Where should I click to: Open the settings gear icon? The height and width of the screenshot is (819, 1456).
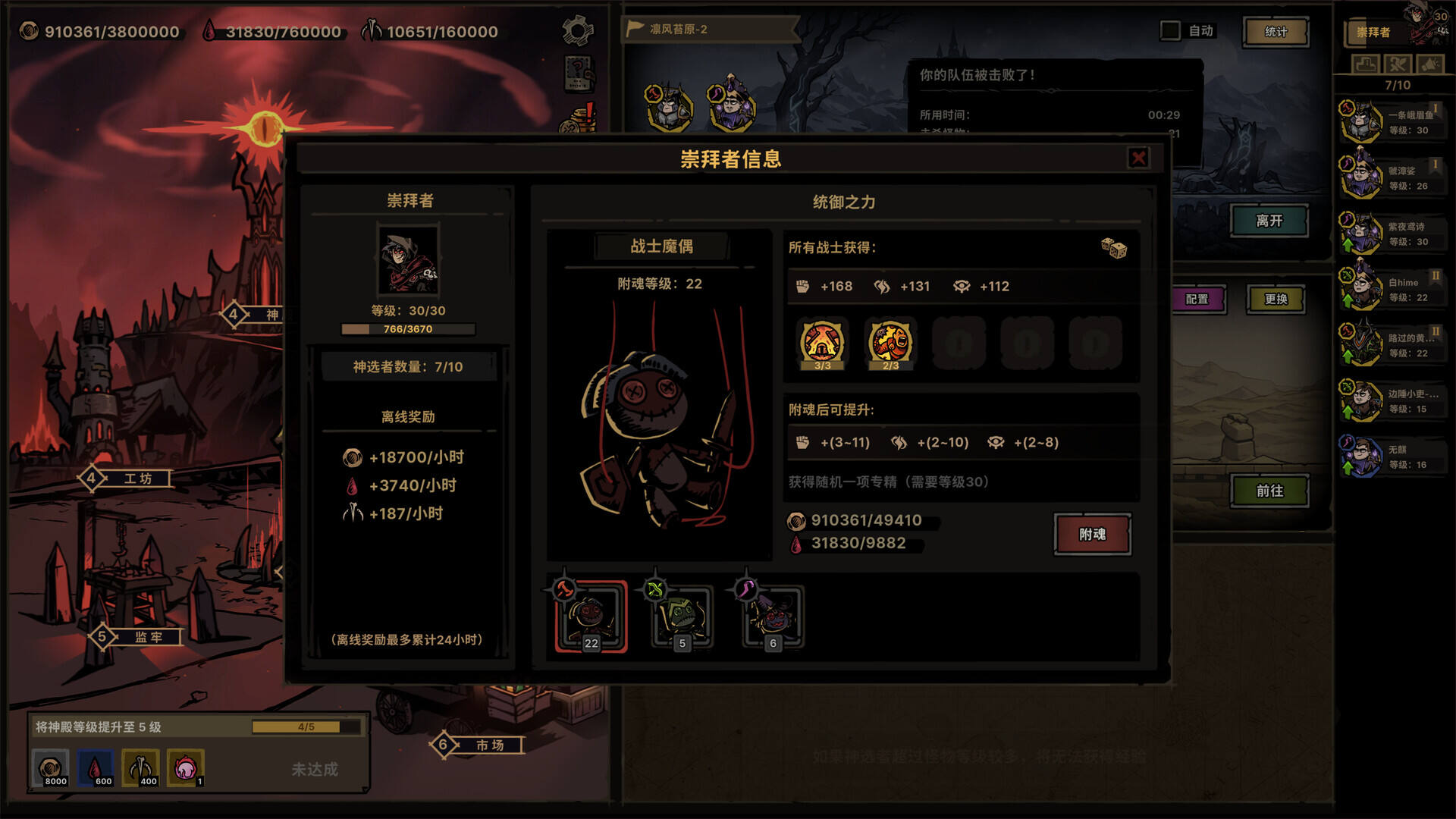[x=579, y=28]
